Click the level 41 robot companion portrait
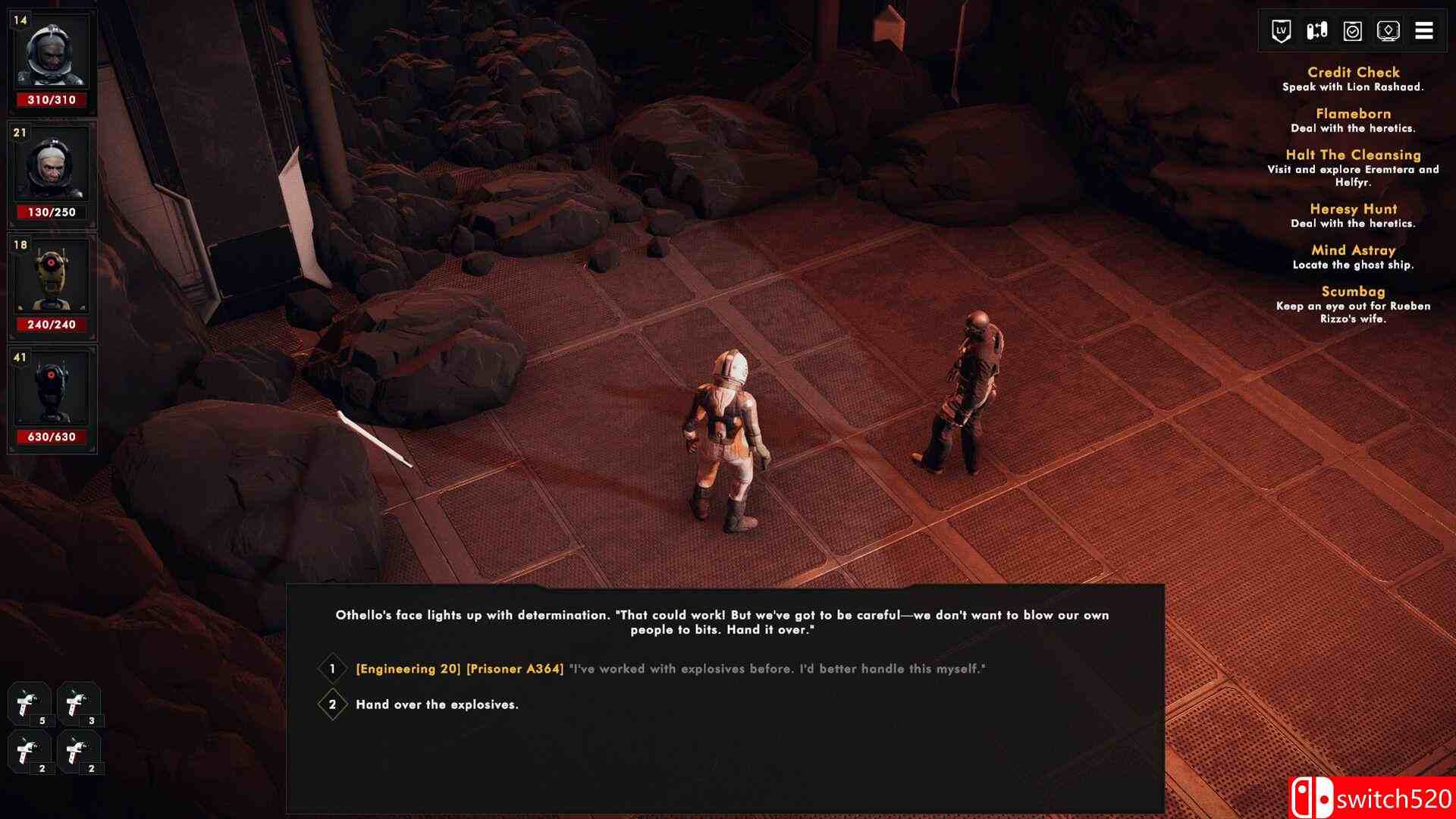The image size is (1456, 819). [52, 387]
